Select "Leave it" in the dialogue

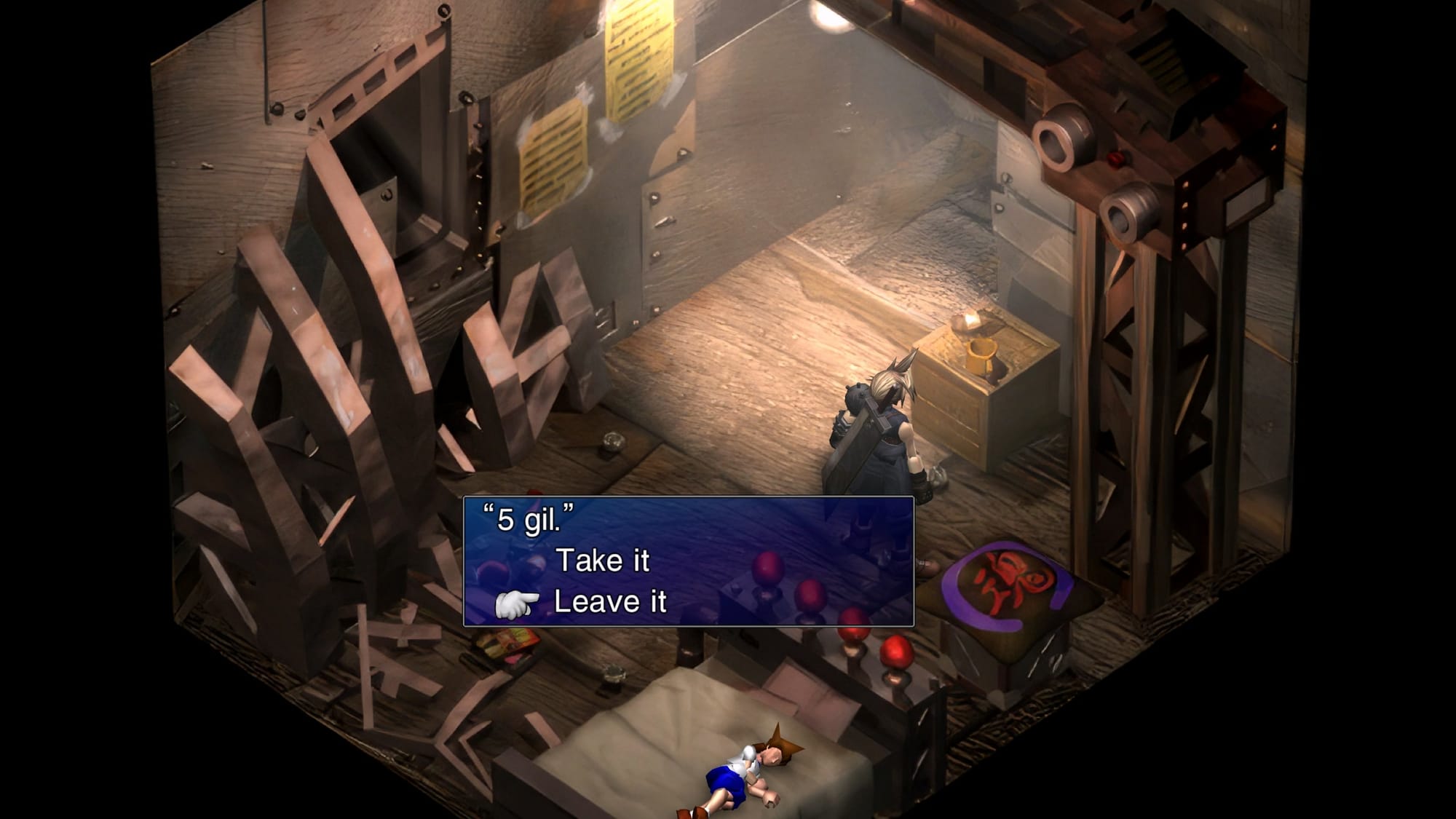click(x=610, y=602)
